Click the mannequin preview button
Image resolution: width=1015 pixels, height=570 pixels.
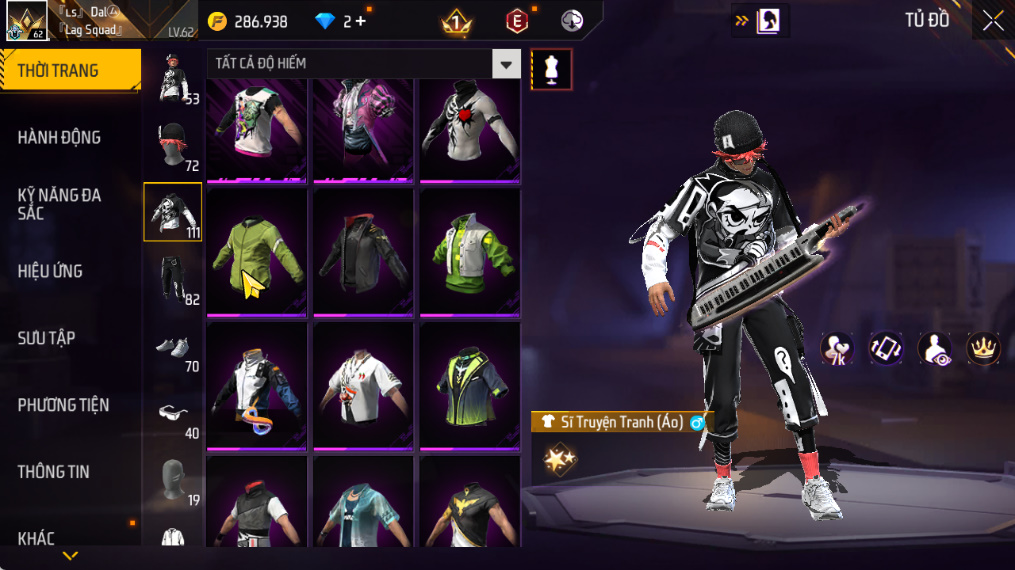[x=551, y=69]
